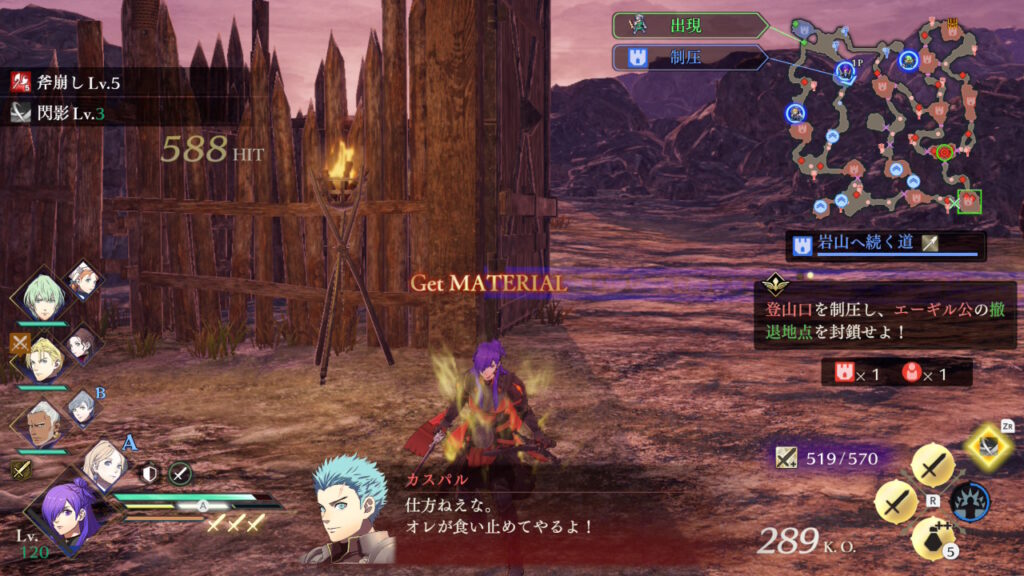Viewport: 1024px width, 576px height.
Task: Switch to the white-haired dark-skinned character portrait
Action: [40, 424]
